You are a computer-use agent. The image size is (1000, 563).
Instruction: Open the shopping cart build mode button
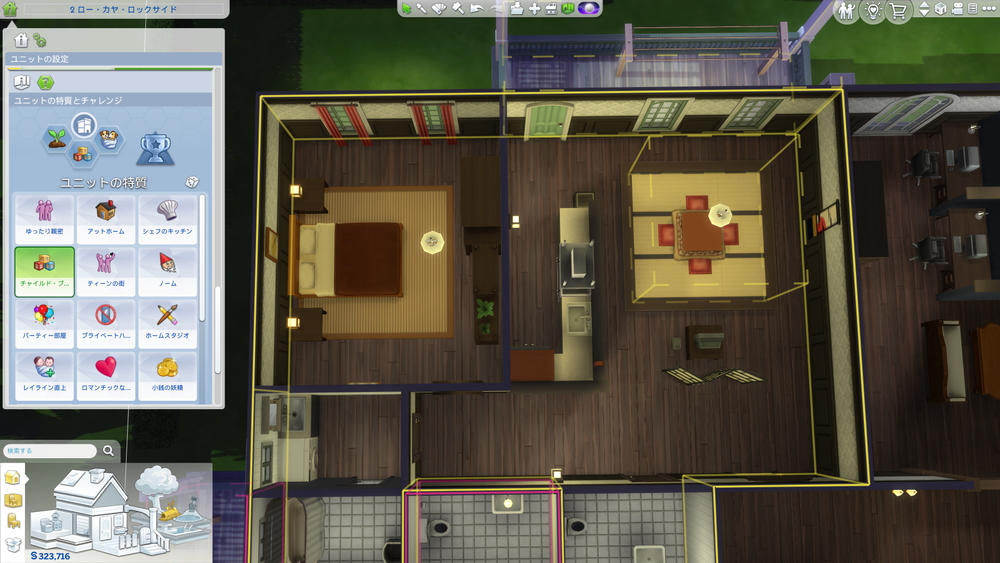898,11
